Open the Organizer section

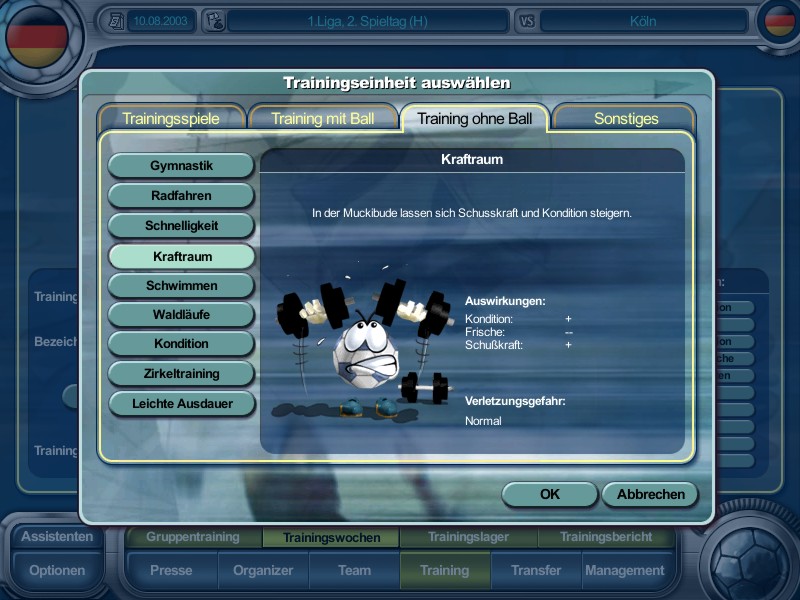point(263,571)
